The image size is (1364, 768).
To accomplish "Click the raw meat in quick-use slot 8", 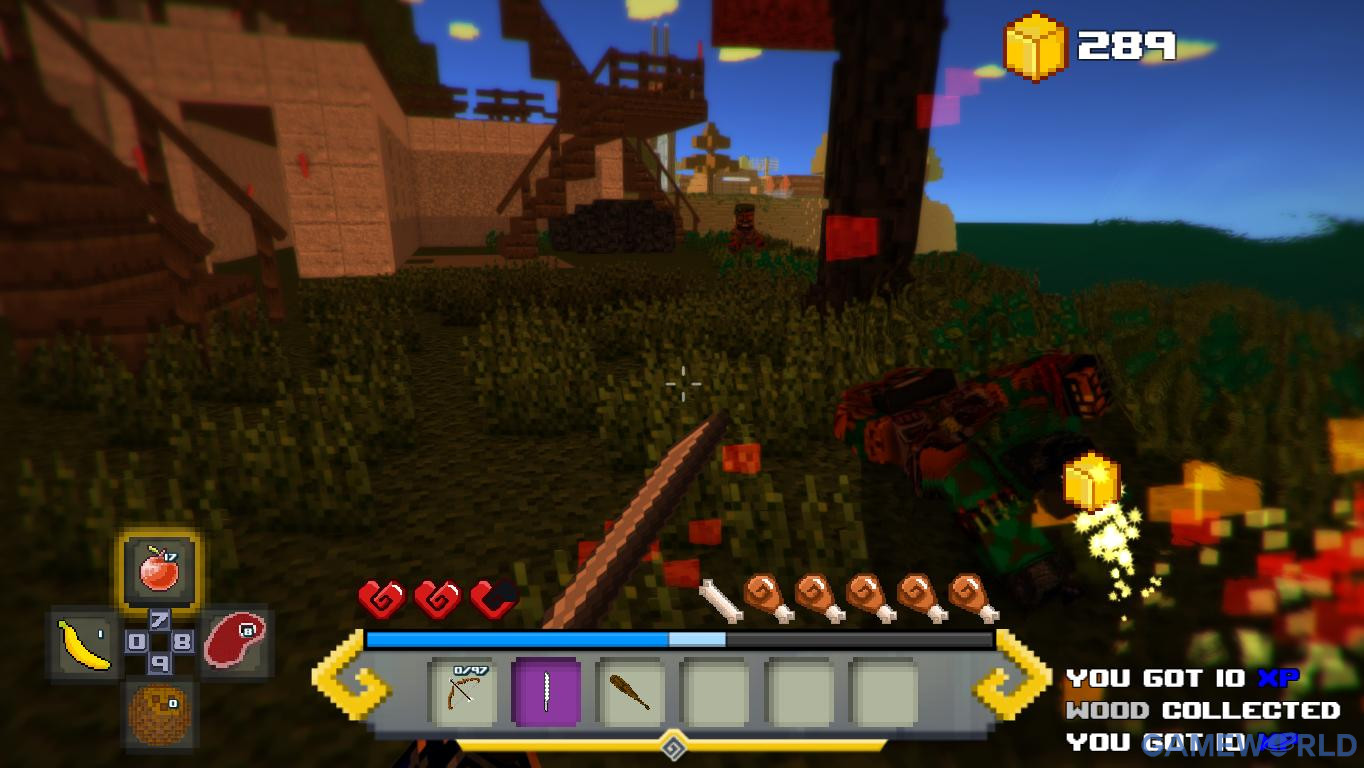I will pos(233,640).
